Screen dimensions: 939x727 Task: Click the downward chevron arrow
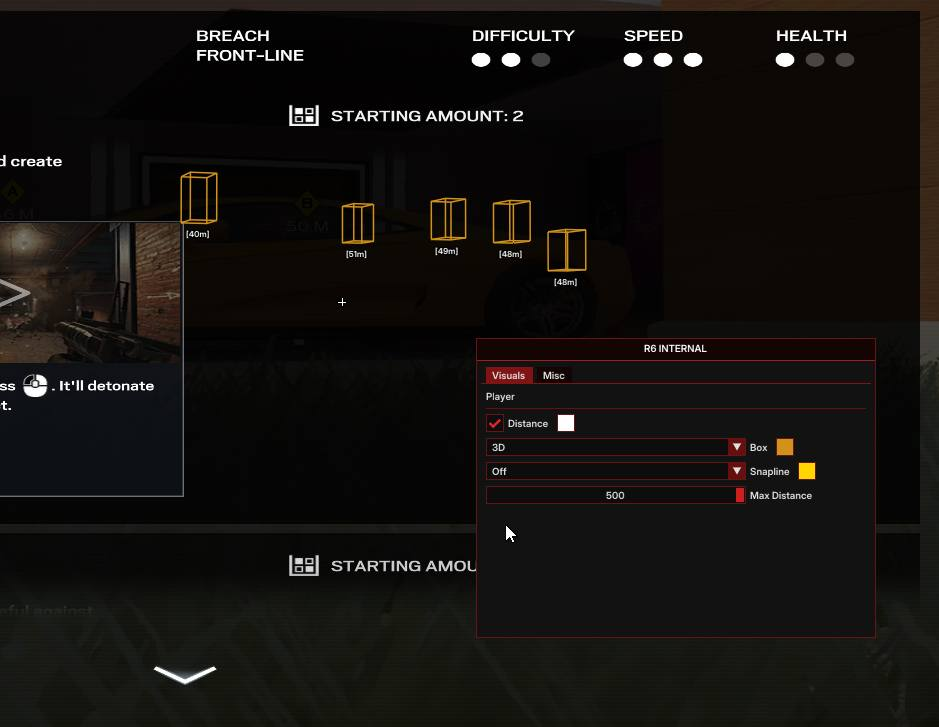(185, 675)
